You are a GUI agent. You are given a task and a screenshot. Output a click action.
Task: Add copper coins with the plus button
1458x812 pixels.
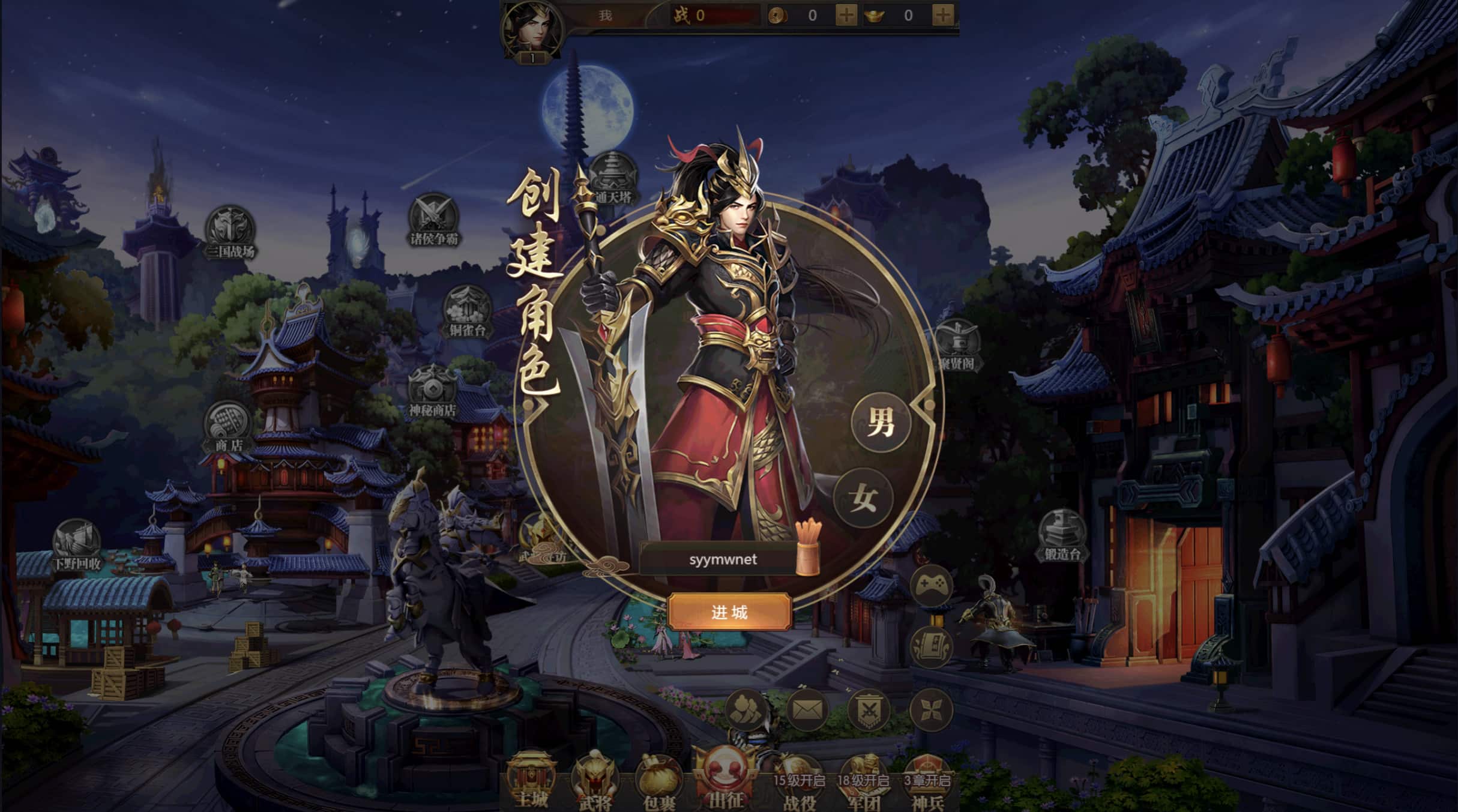[846, 15]
